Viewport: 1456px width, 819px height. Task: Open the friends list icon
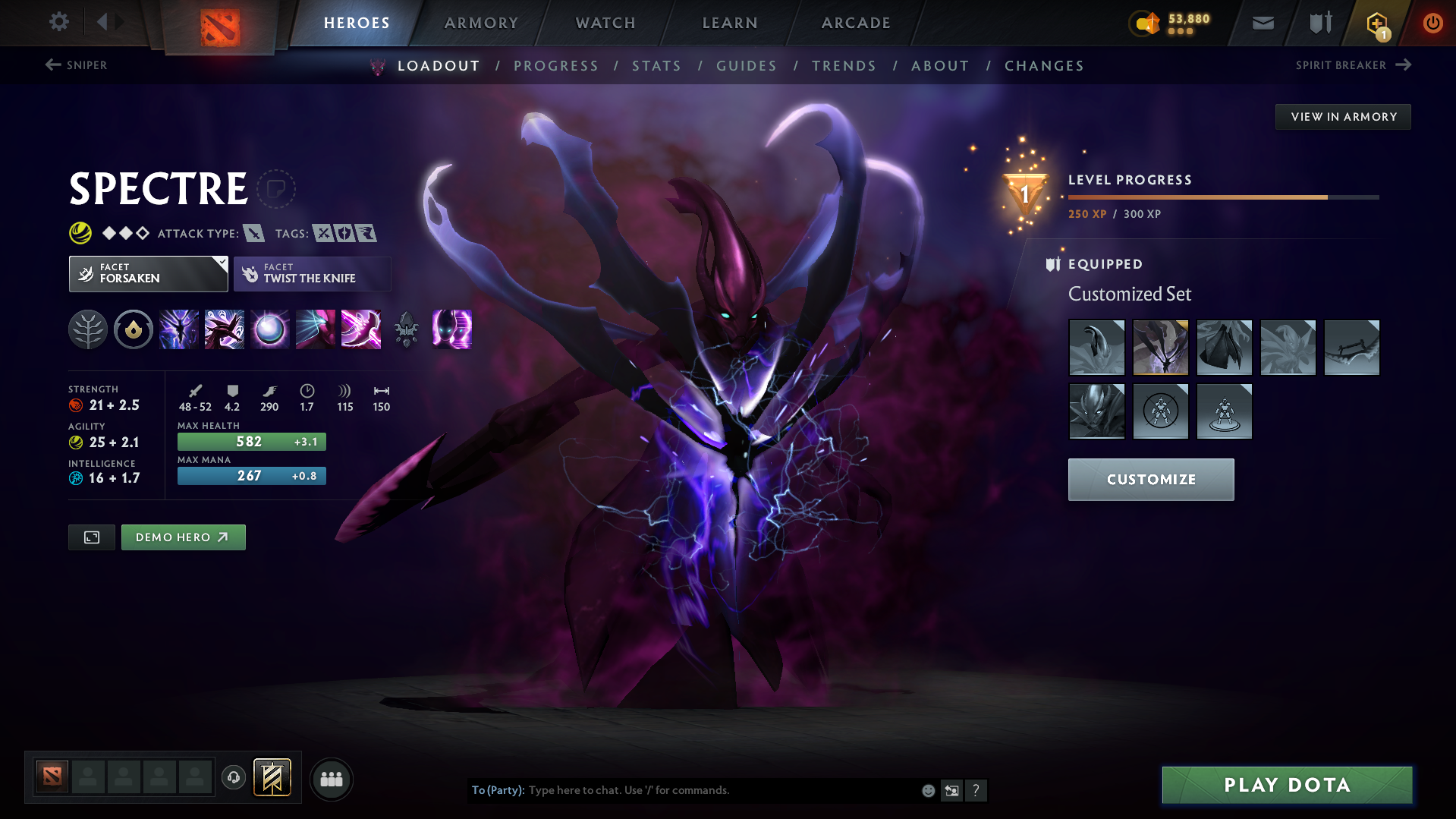332,779
